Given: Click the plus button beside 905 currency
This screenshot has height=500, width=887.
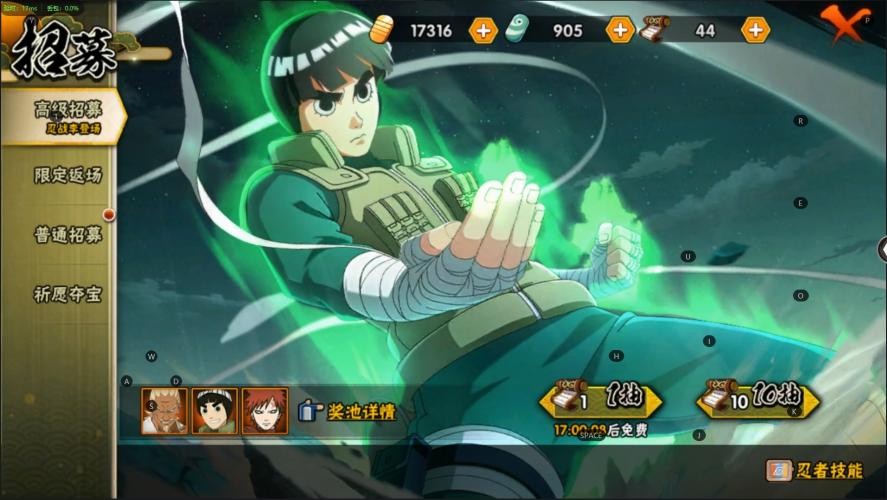Looking at the screenshot, I should point(620,30).
